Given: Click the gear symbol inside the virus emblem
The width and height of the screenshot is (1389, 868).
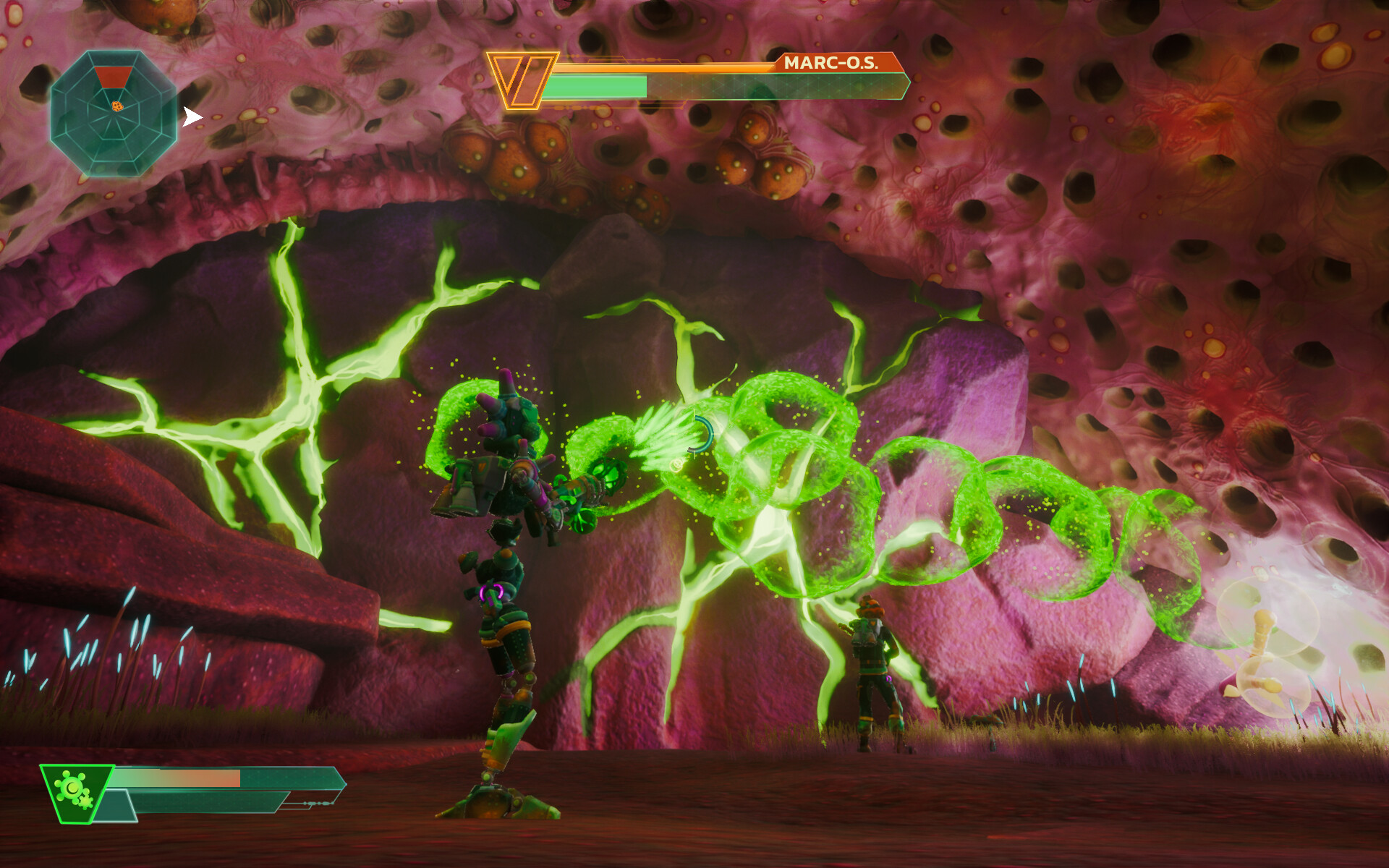Looking at the screenshot, I should 86,801.
